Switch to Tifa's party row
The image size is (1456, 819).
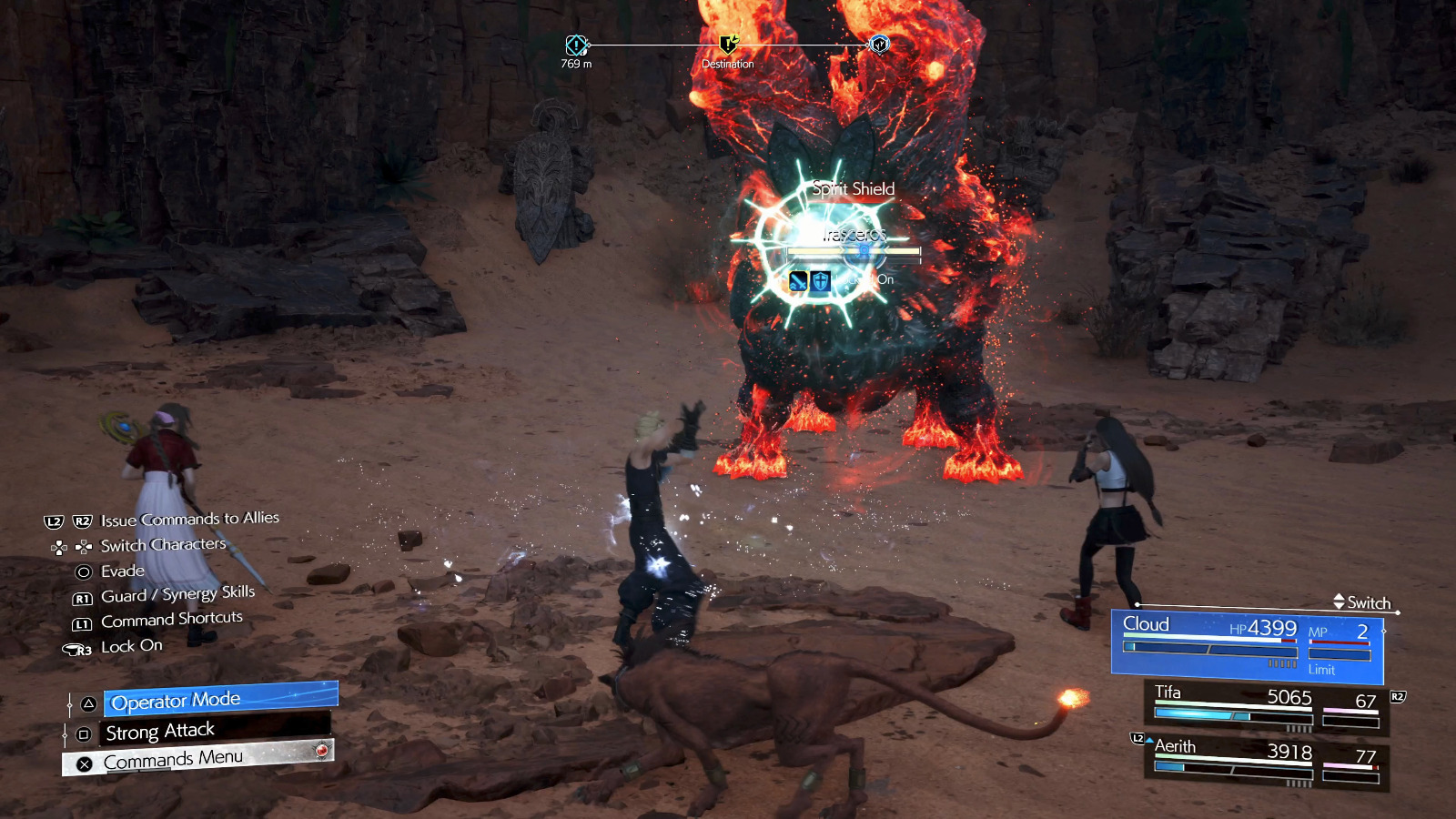tap(1266, 708)
